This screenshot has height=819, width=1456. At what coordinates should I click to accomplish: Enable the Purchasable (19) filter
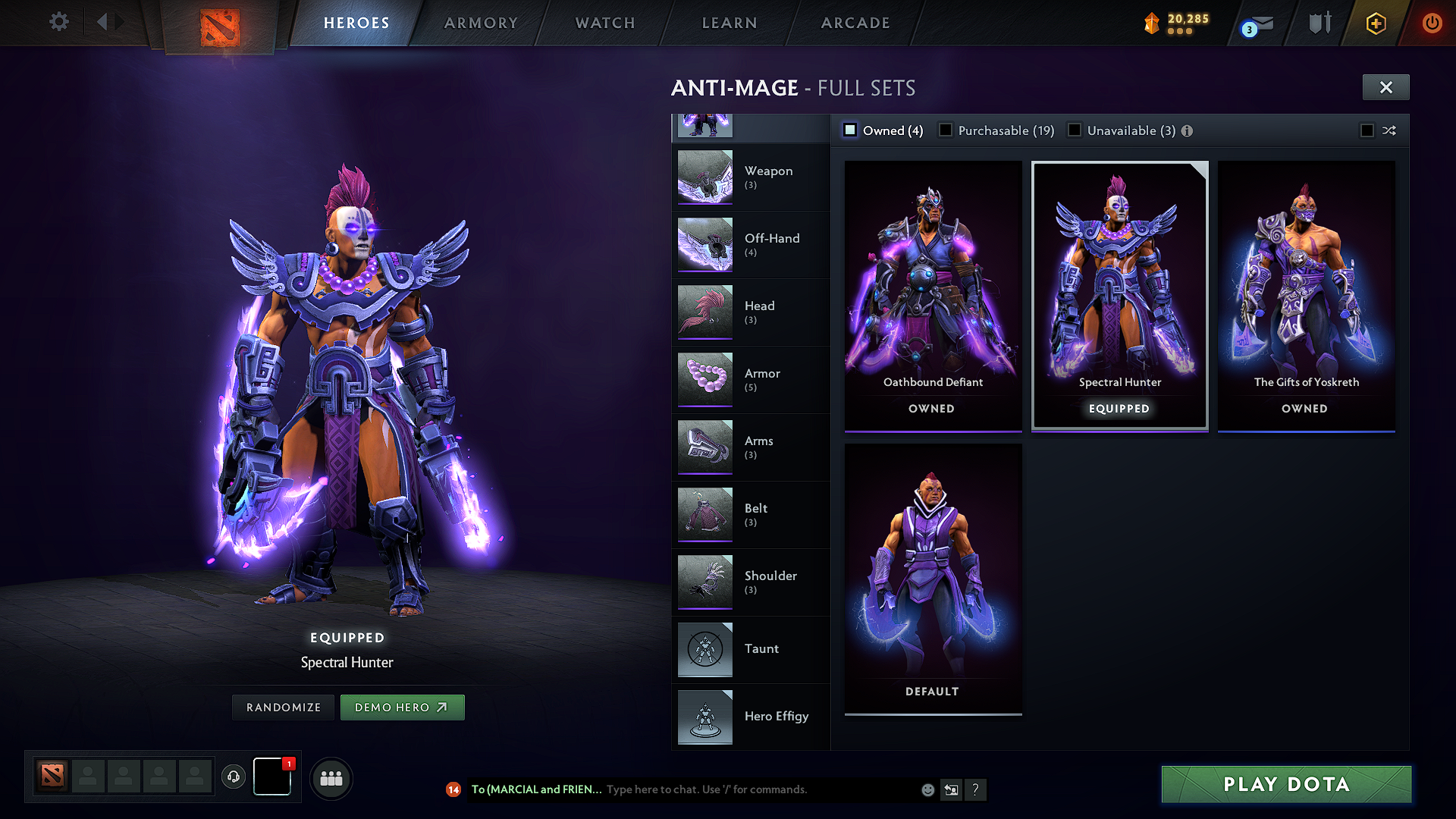click(x=946, y=130)
